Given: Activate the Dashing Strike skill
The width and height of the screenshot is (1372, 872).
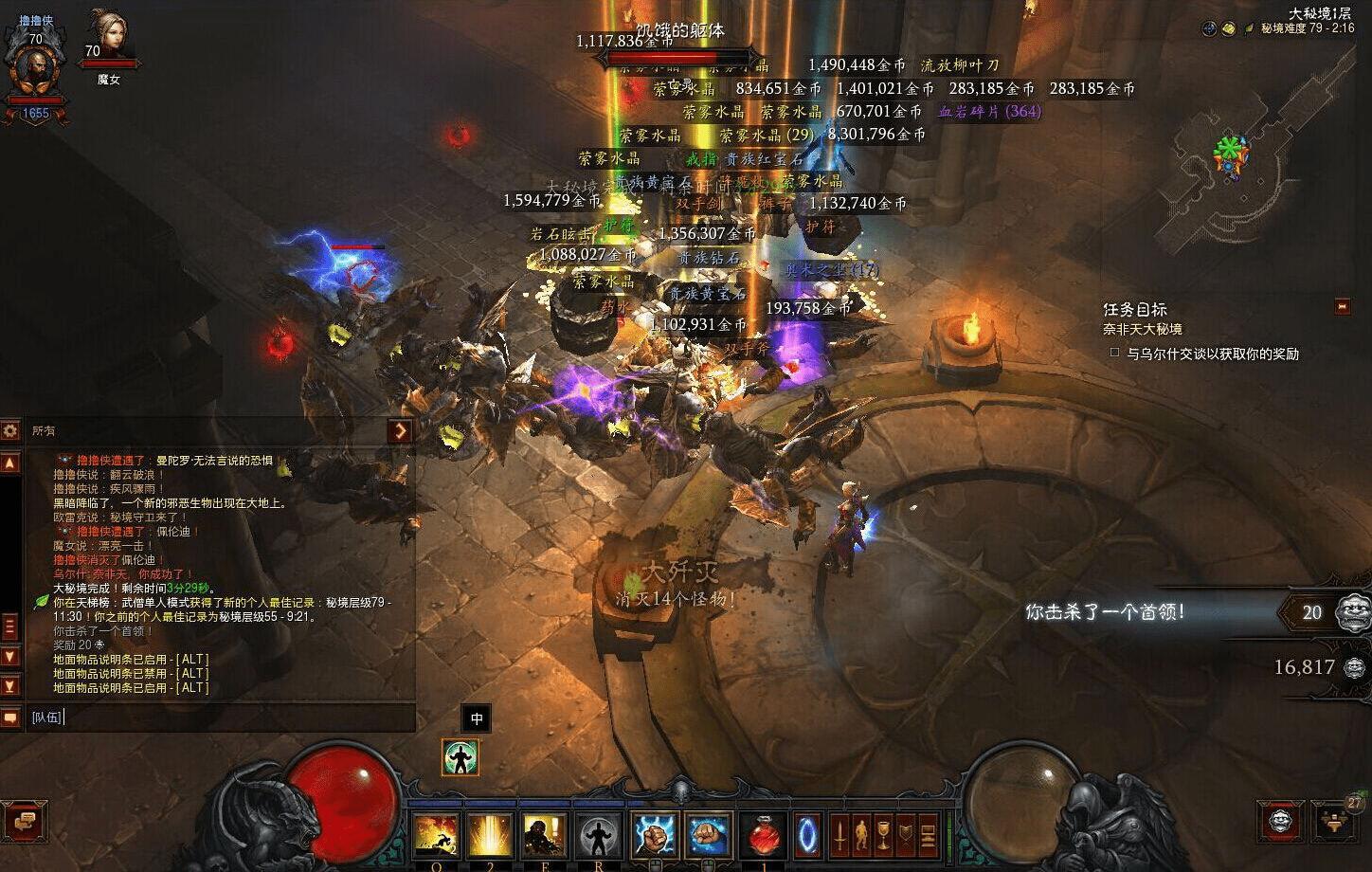Looking at the screenshot, I should (435, 837).
